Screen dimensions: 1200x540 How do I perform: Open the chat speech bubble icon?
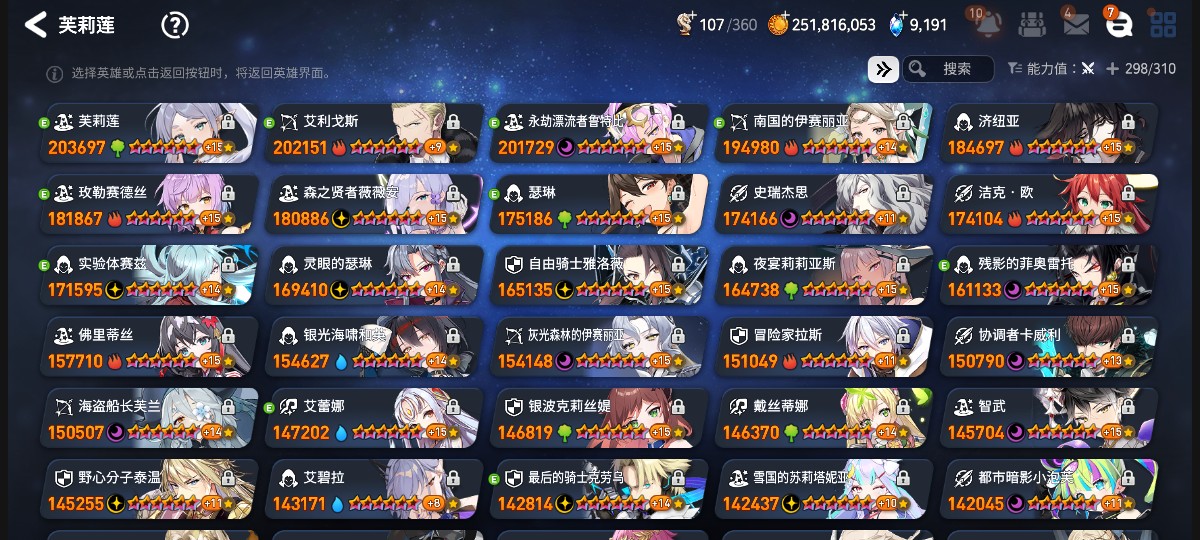click(1119, 25)
